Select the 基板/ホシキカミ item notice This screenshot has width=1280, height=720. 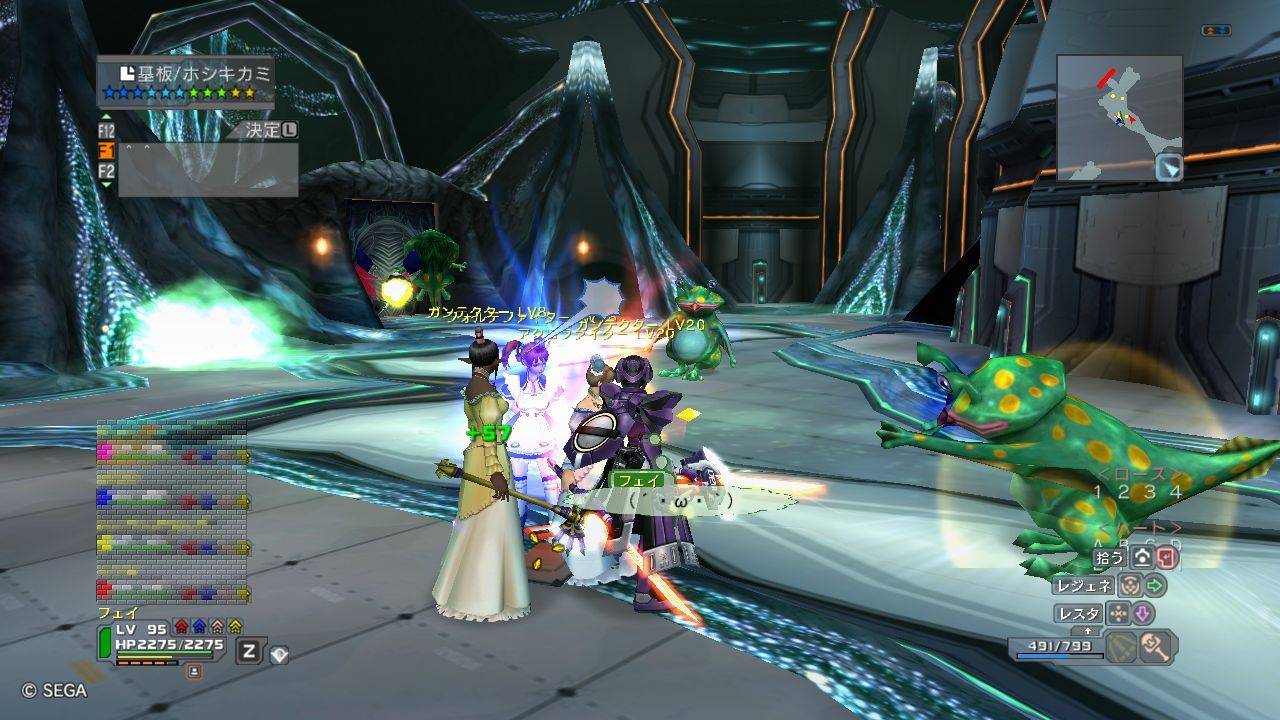[x=185, y=80]
